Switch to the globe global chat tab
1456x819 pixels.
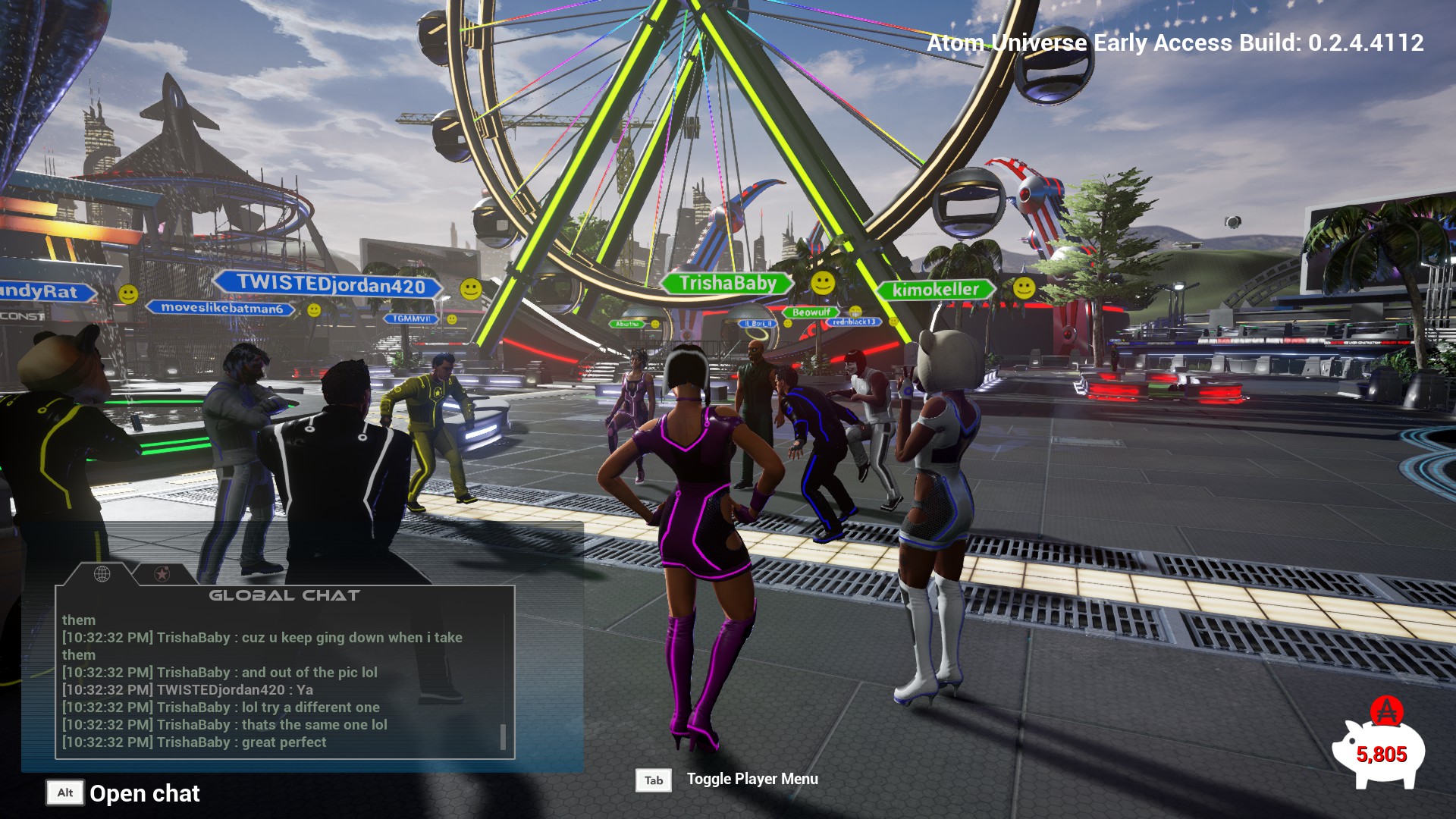[102, 574]
